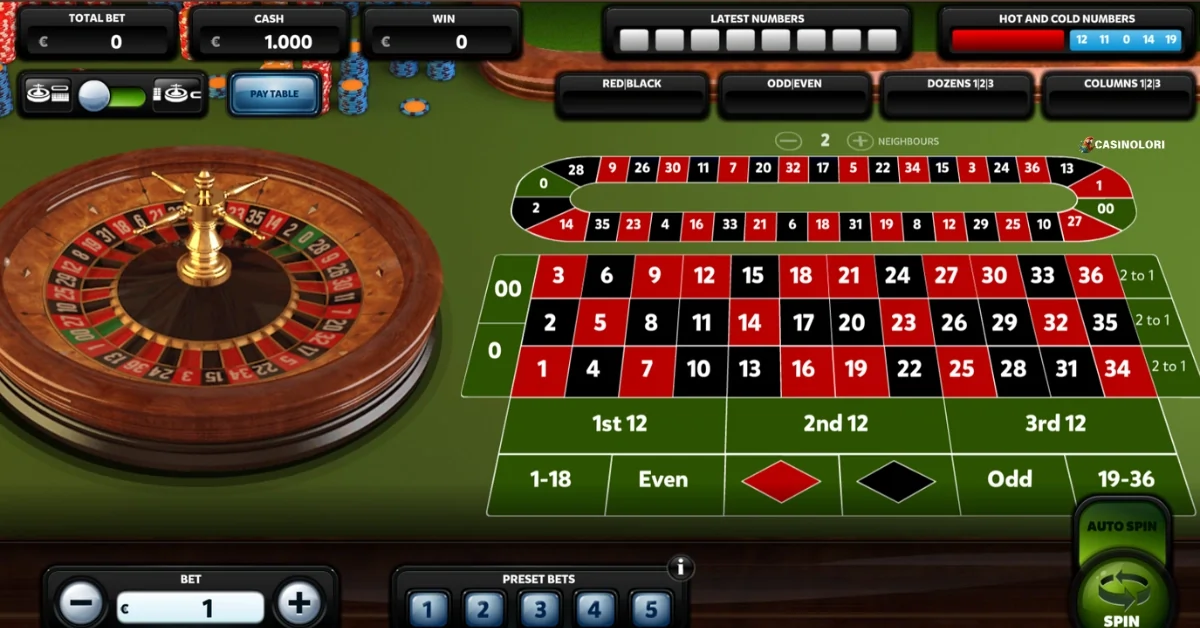
Task: Place a bet on 1st 12
Action: coord(619,424)
